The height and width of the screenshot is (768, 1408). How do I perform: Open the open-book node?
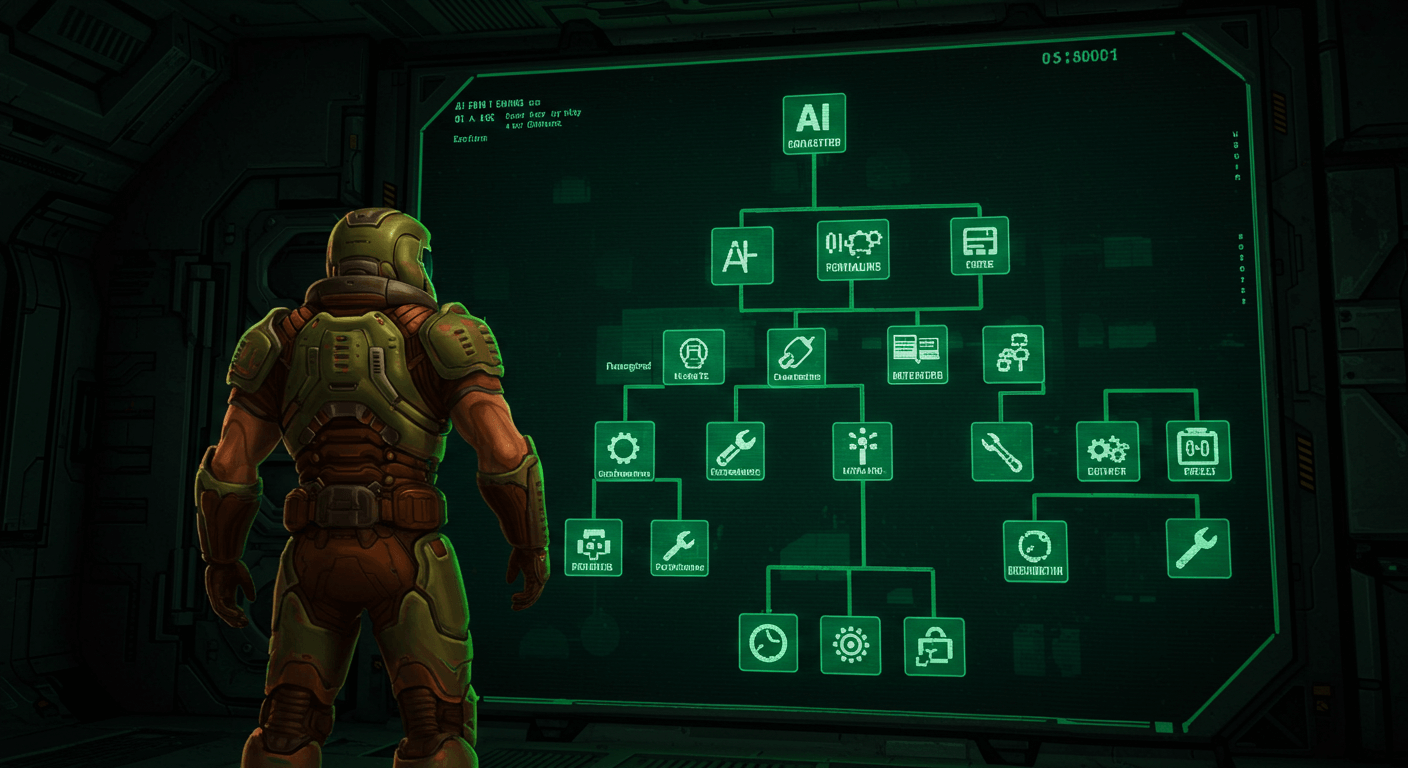coord(917,354)
